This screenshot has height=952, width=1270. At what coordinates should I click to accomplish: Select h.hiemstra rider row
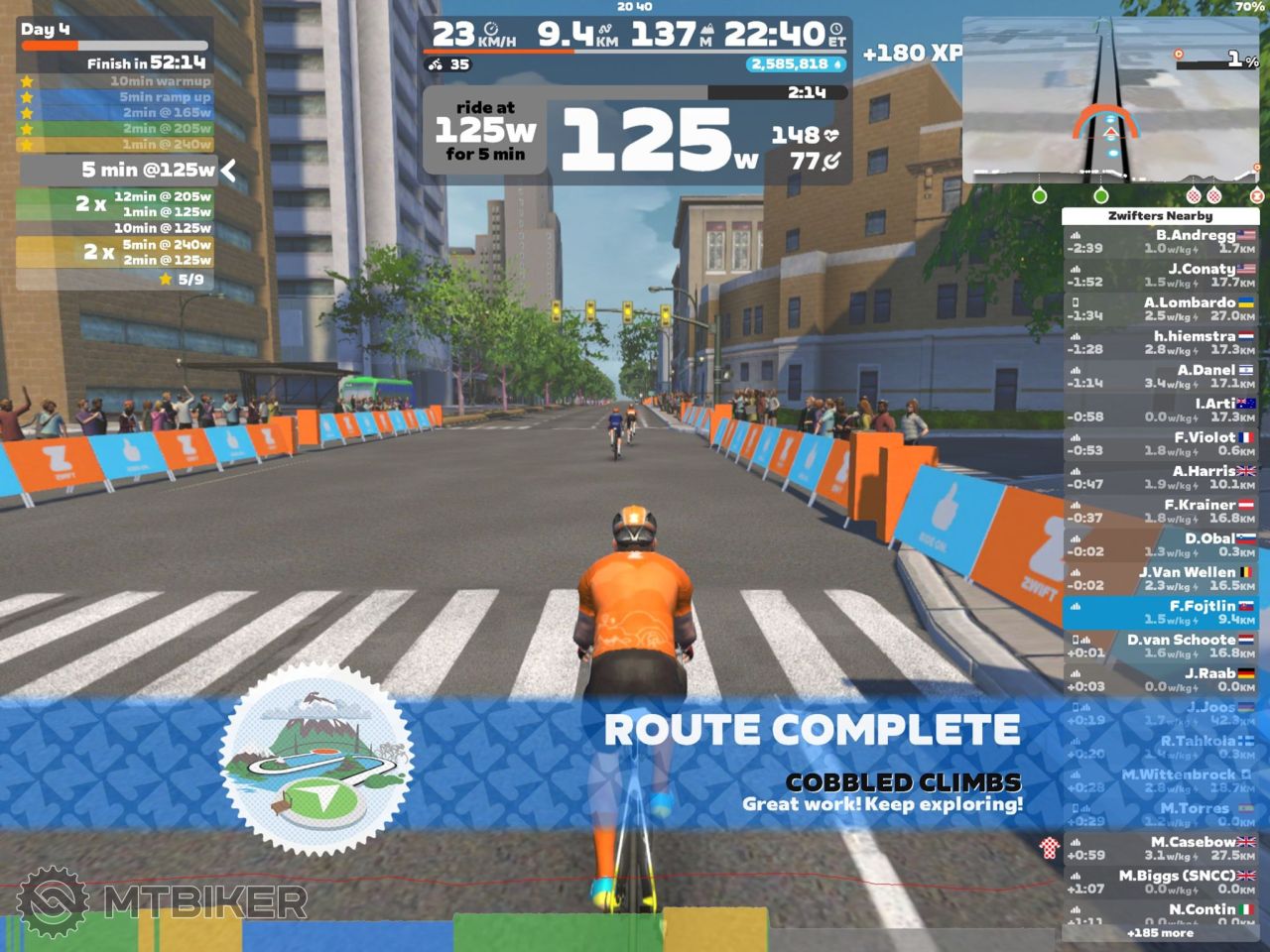(x=1161, y=343)
